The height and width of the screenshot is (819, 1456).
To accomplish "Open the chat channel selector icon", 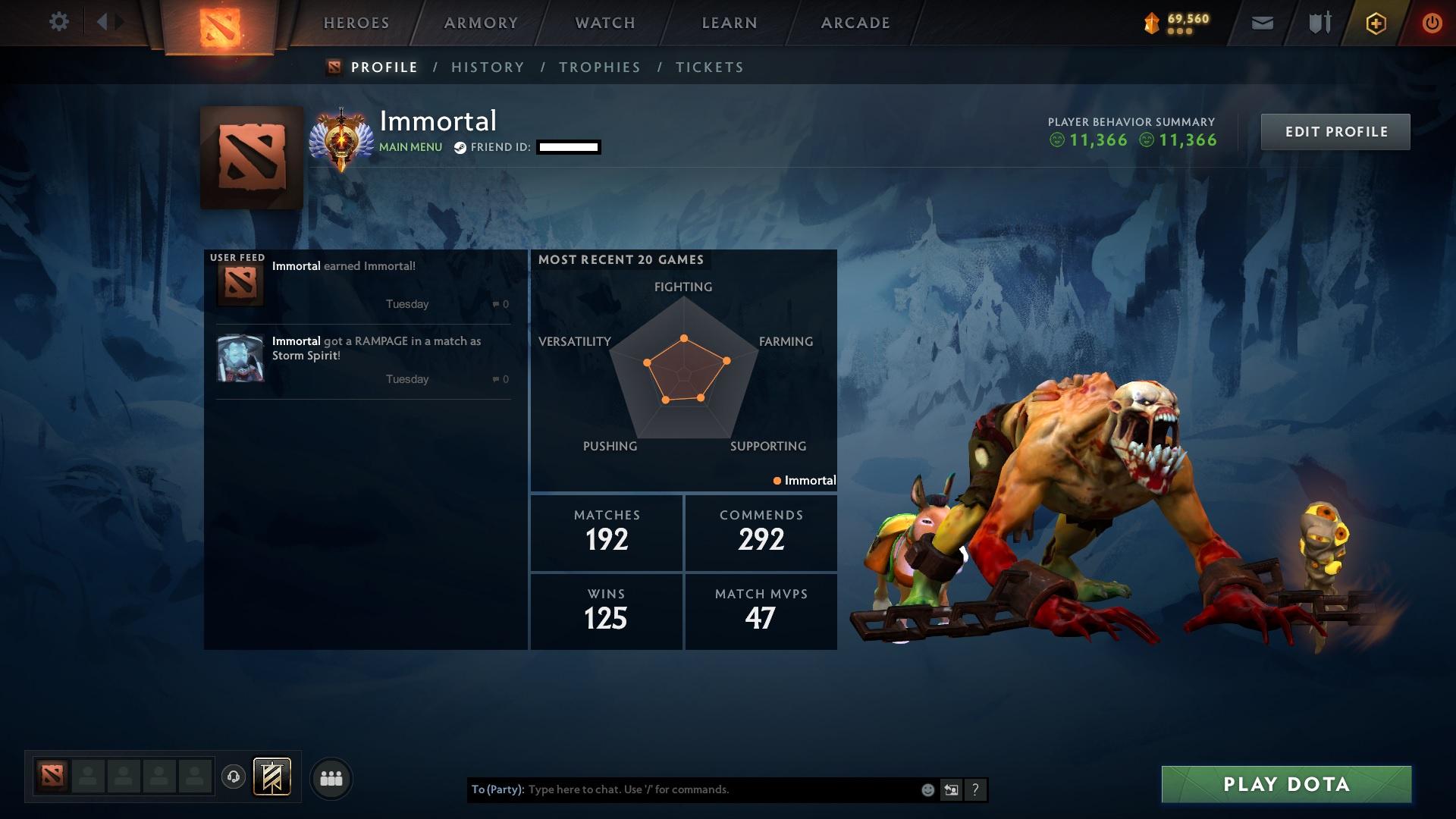I will pyautogui.click(x=951, y=789).
